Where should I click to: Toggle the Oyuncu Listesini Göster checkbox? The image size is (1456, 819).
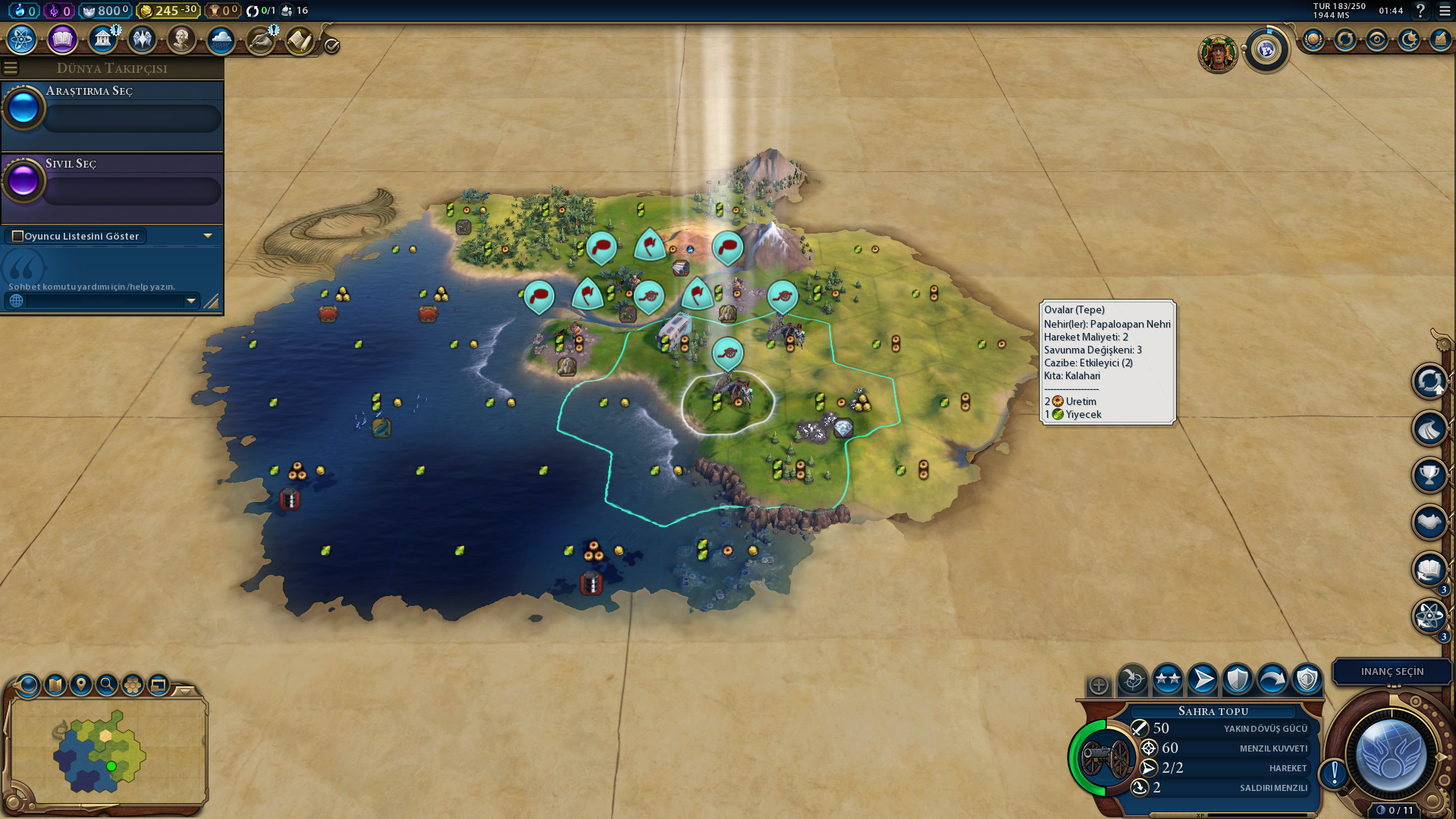point(18,236)
